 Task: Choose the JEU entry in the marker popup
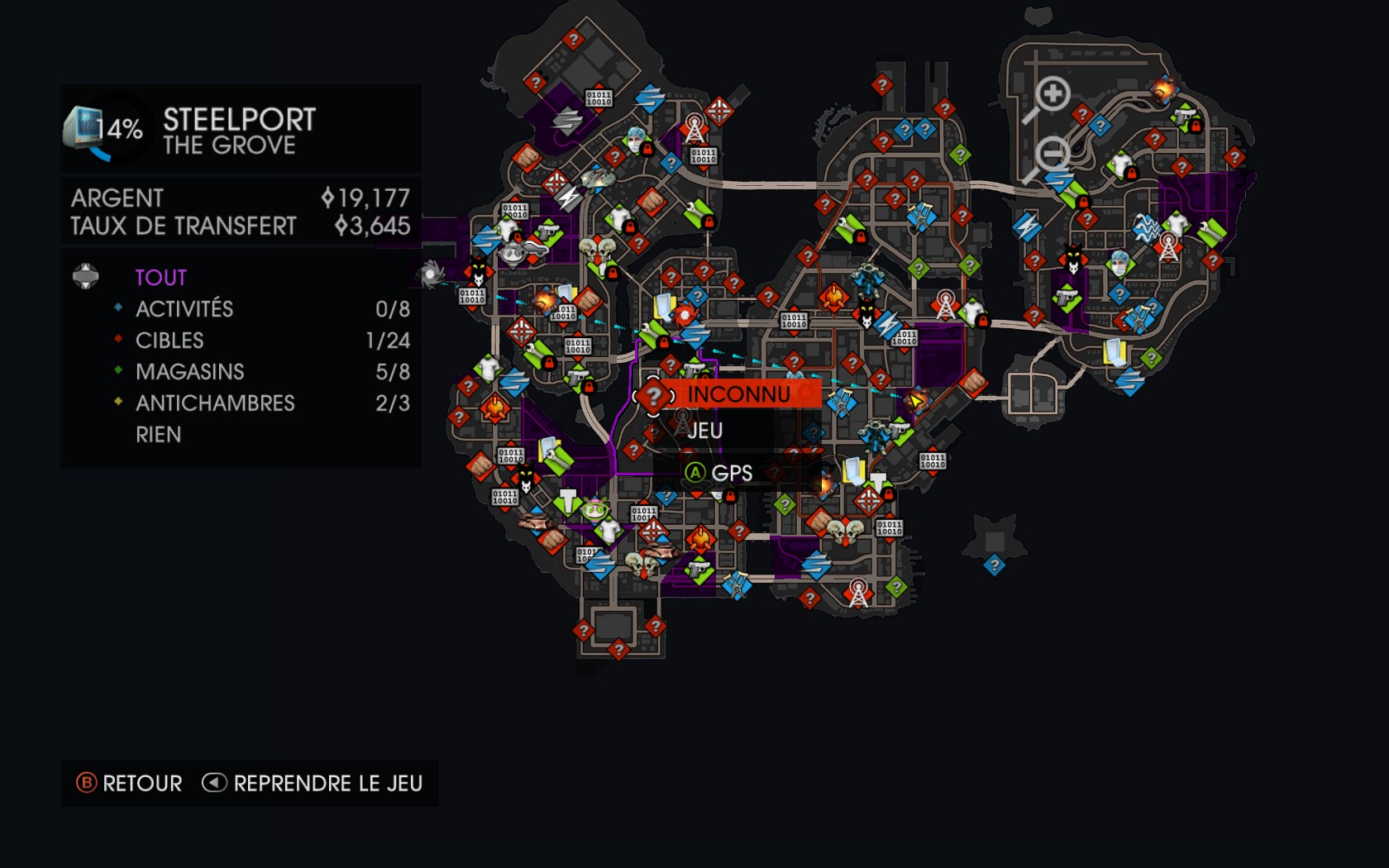704,431
